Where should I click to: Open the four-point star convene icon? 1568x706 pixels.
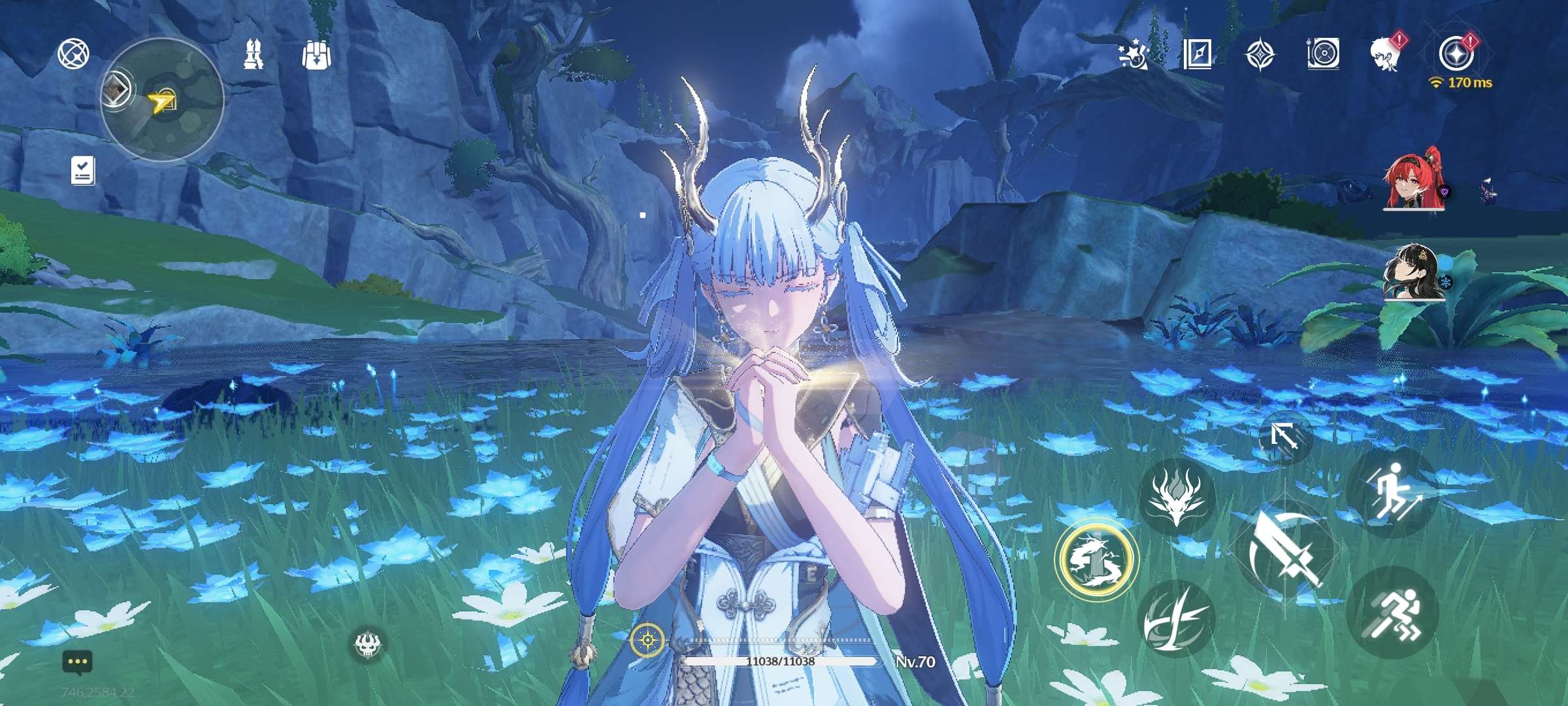pos(1260,54)
